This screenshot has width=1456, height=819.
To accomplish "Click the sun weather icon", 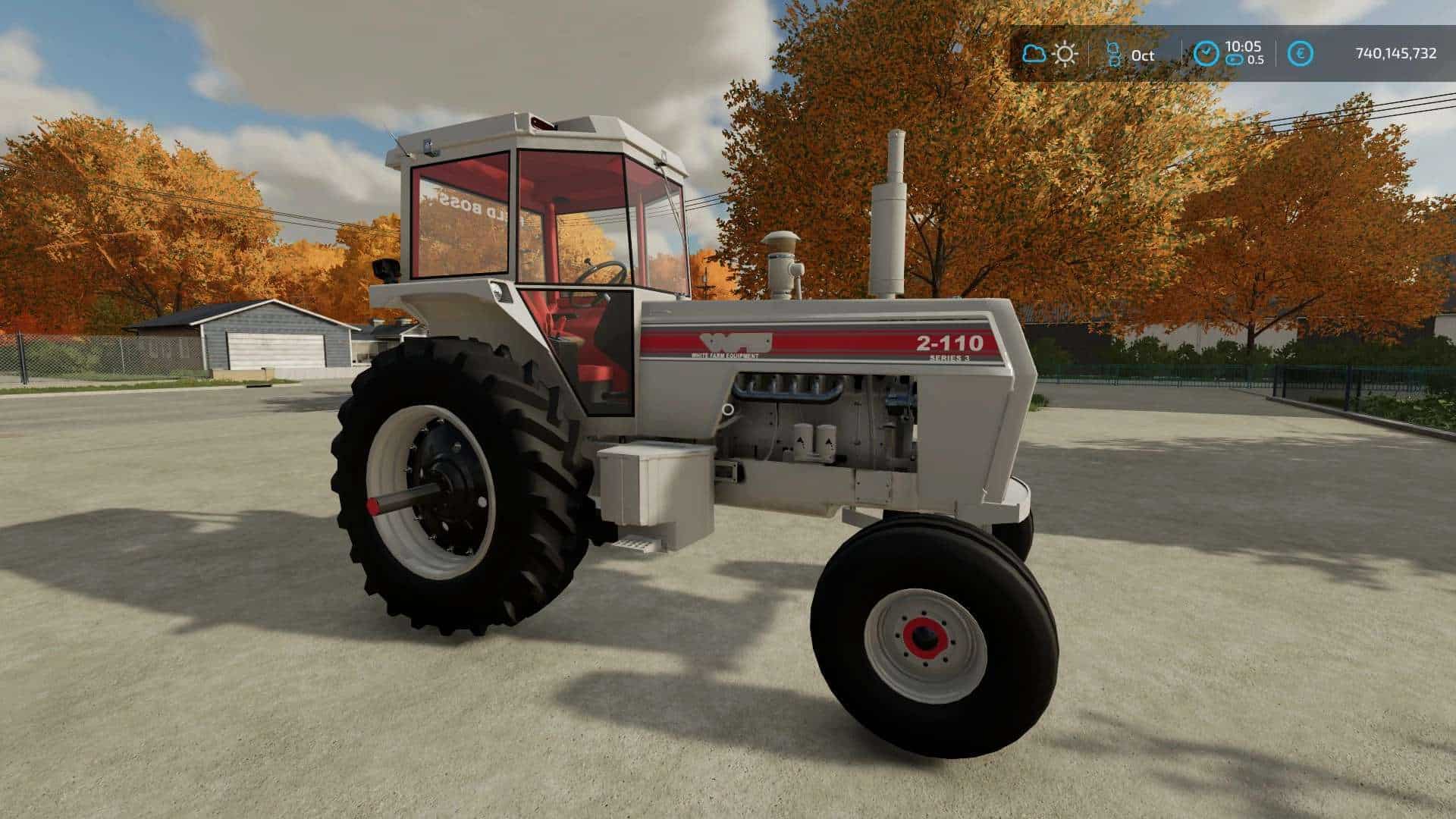I will click(1065, 54).
